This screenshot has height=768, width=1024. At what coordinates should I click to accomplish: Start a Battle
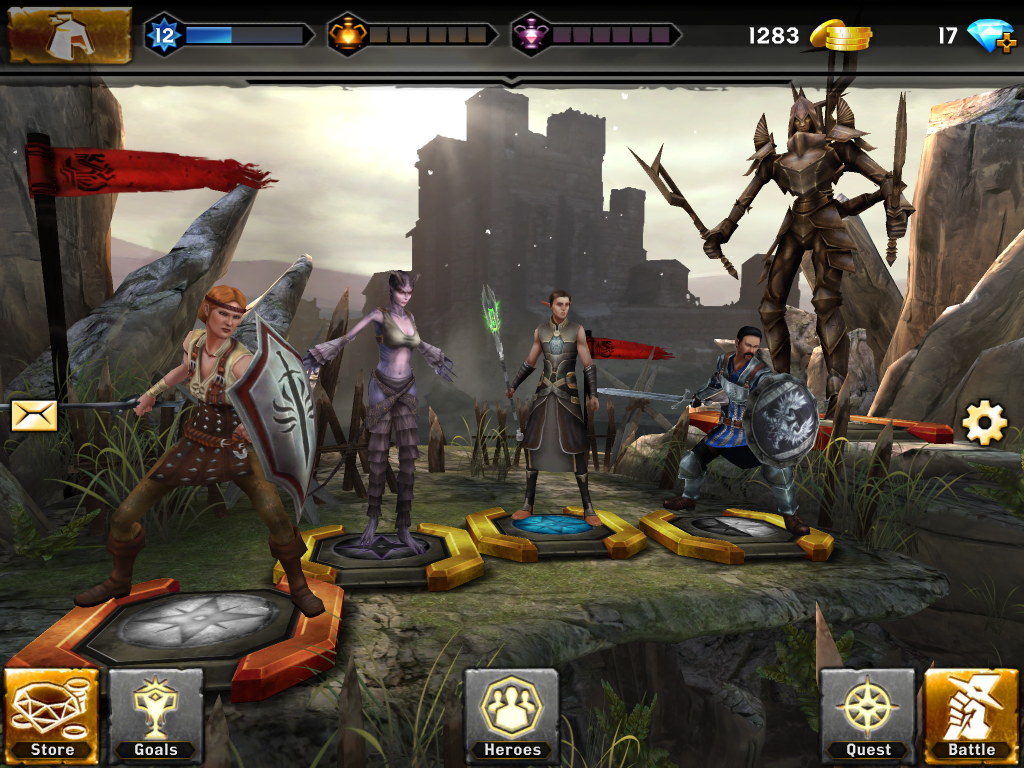click(971, 714)
